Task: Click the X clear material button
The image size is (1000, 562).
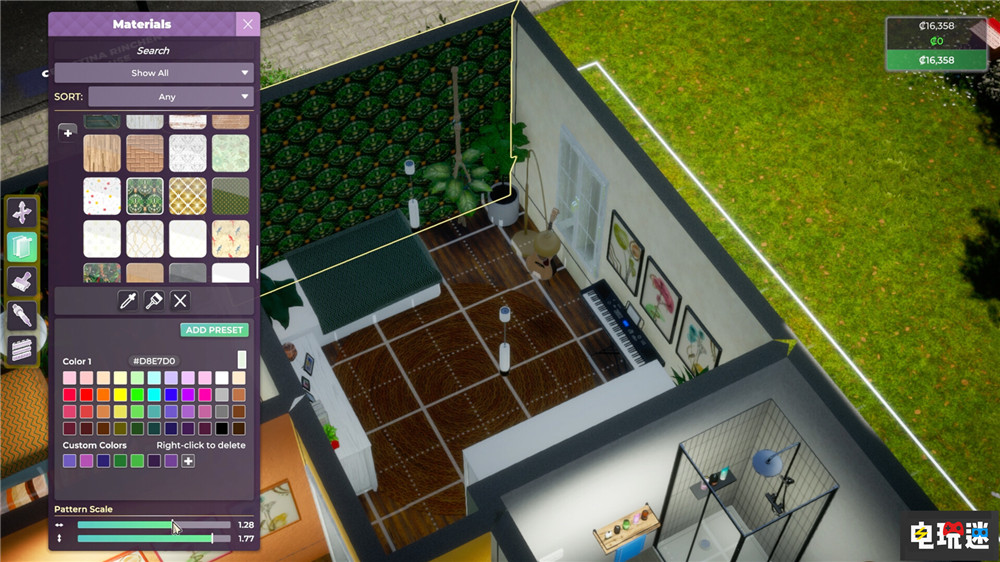Action: tap(180, 300)
